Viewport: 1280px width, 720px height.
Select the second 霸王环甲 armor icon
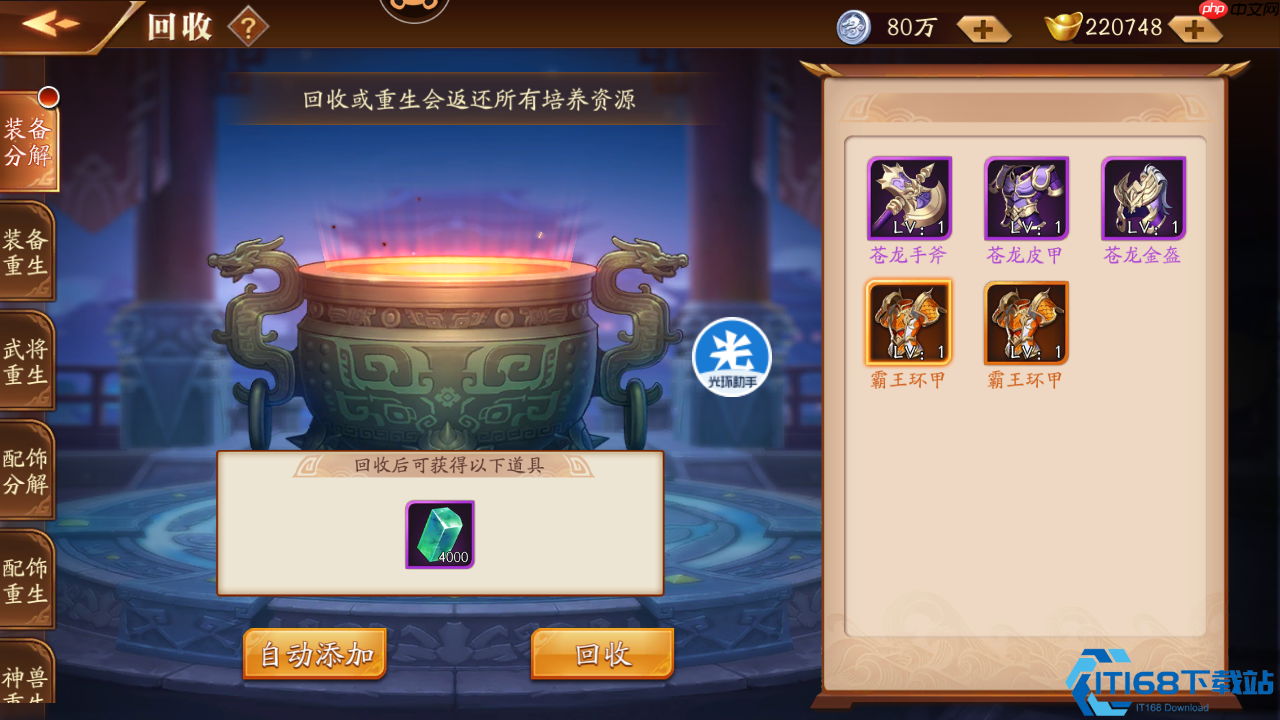tap(1026, 322)
